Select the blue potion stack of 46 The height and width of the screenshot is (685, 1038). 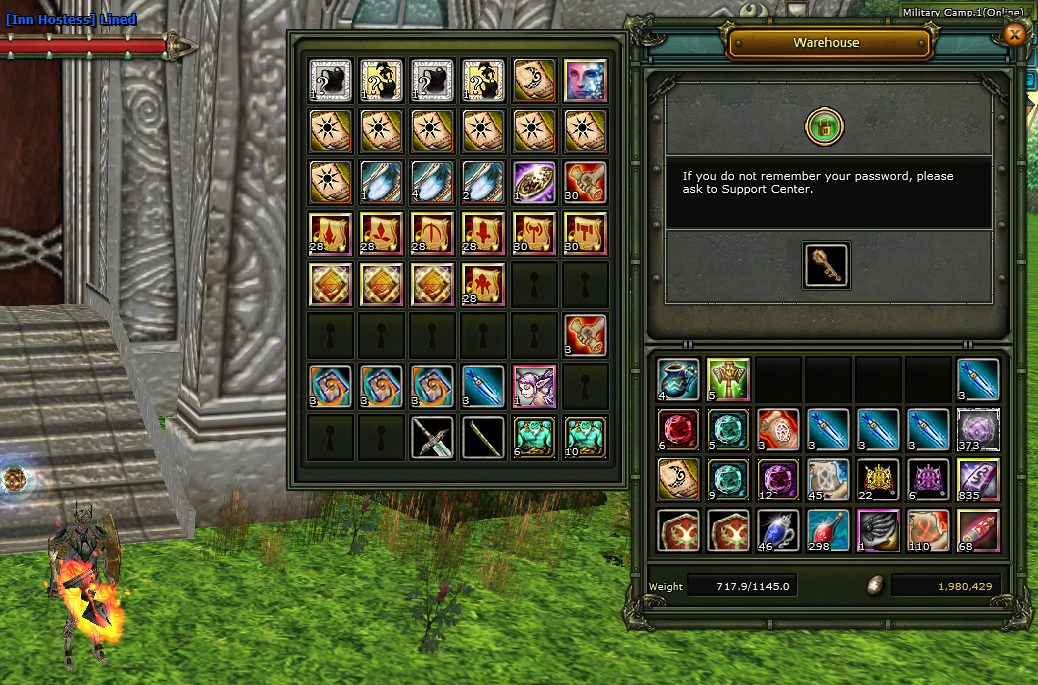pyautogui.click(x=778, y=529)
